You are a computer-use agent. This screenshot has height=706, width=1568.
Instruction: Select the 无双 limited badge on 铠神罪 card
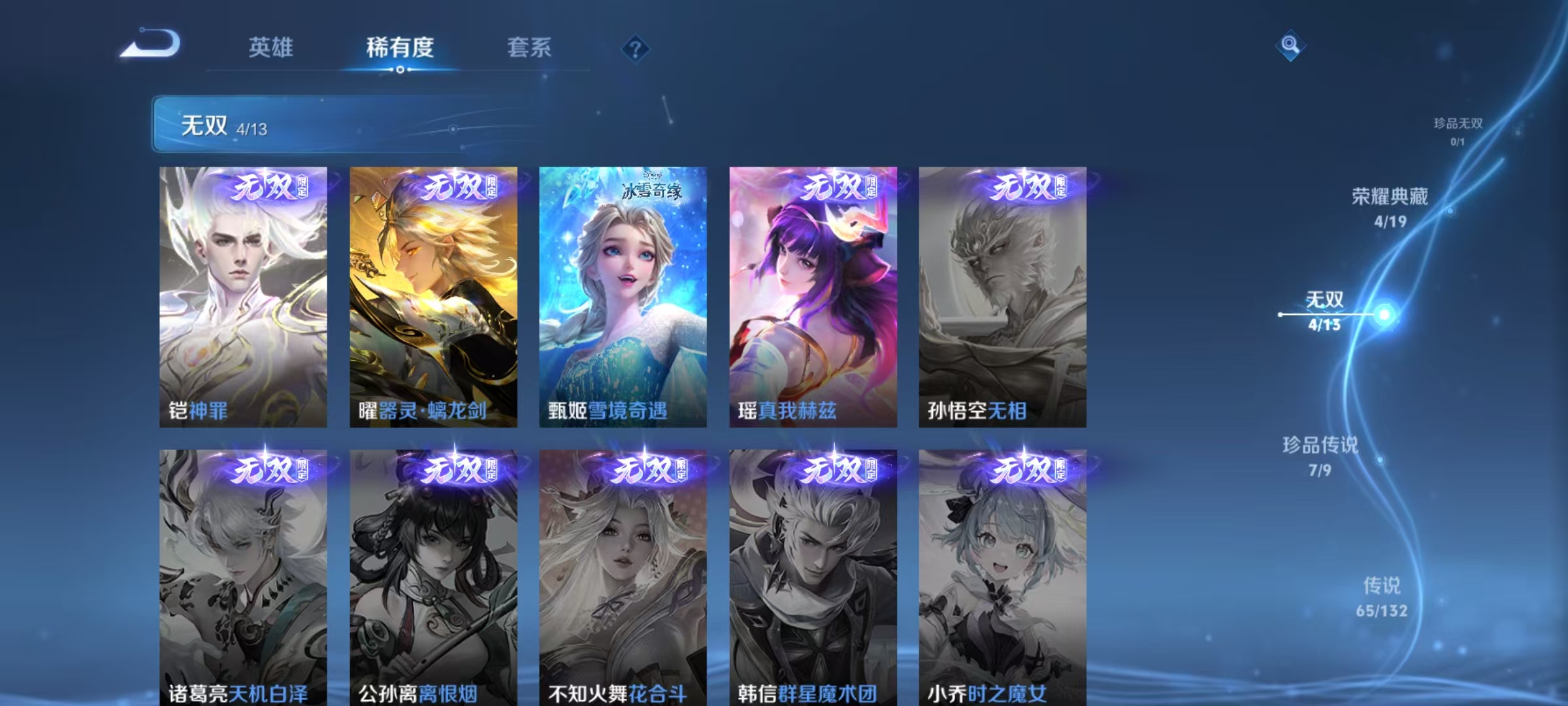(268, 188)
